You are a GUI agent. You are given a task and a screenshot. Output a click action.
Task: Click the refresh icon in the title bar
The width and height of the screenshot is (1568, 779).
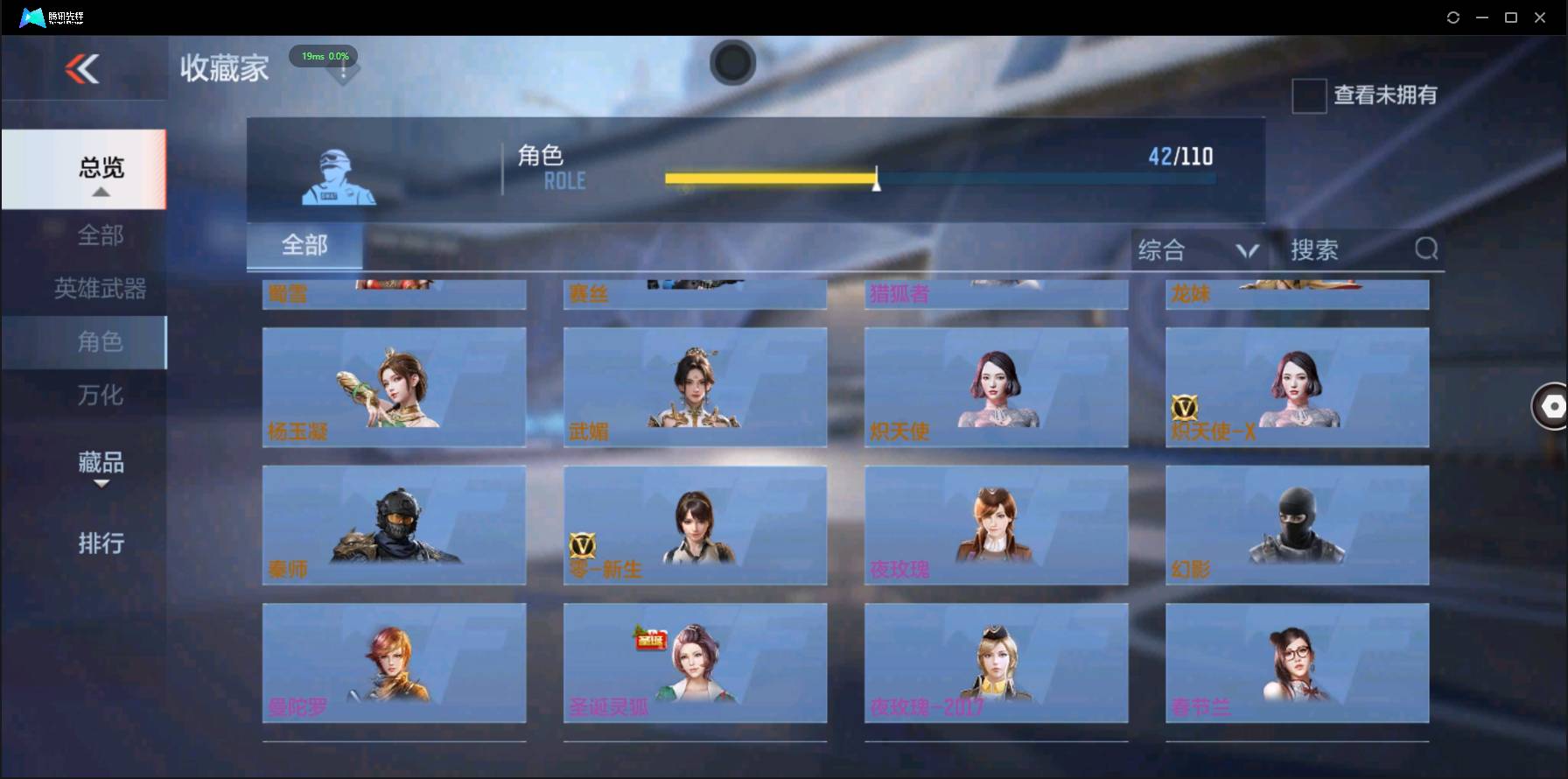1452,17
